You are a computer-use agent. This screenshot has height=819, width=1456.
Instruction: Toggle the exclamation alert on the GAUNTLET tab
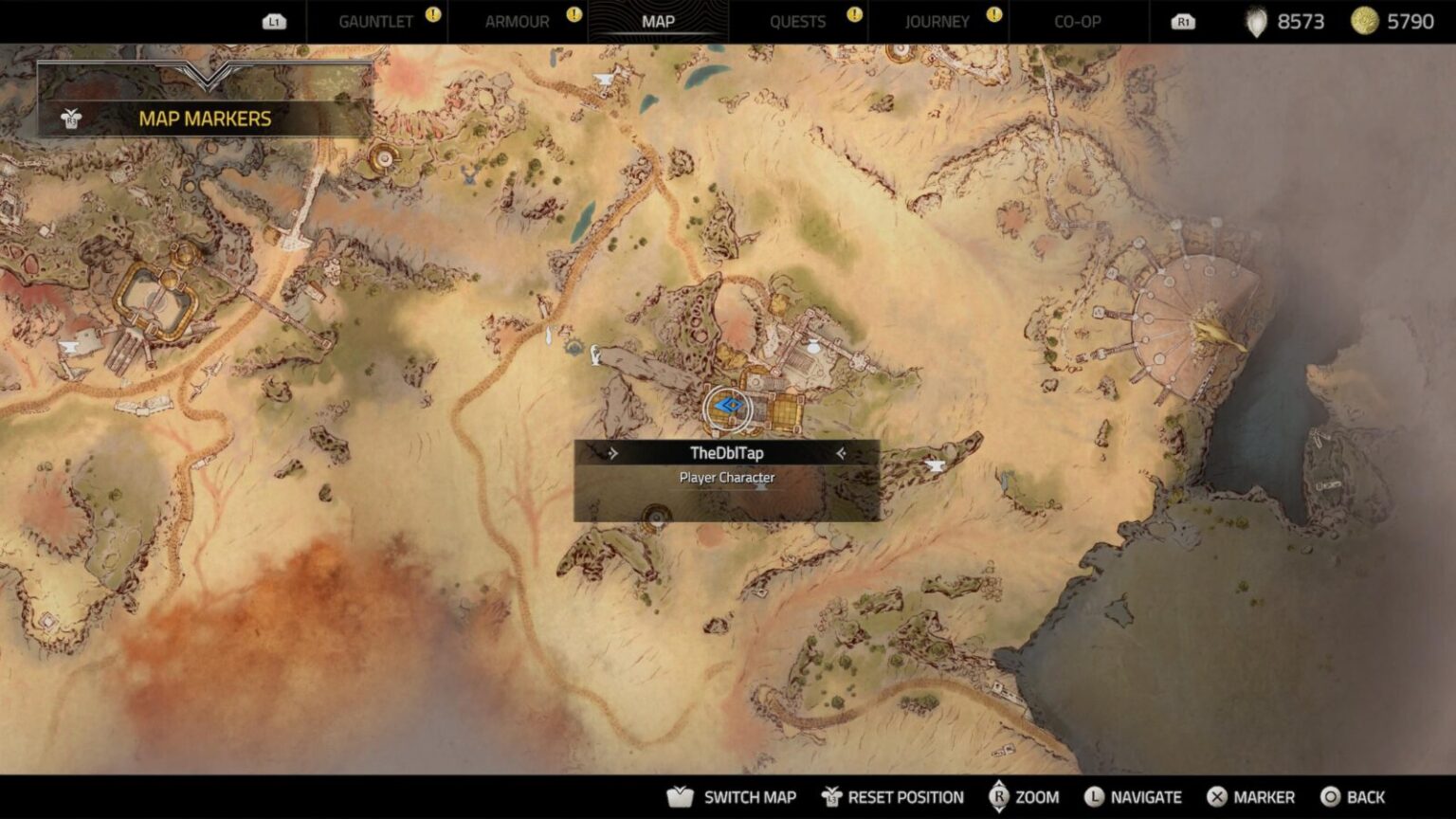(x=431, y=15)
